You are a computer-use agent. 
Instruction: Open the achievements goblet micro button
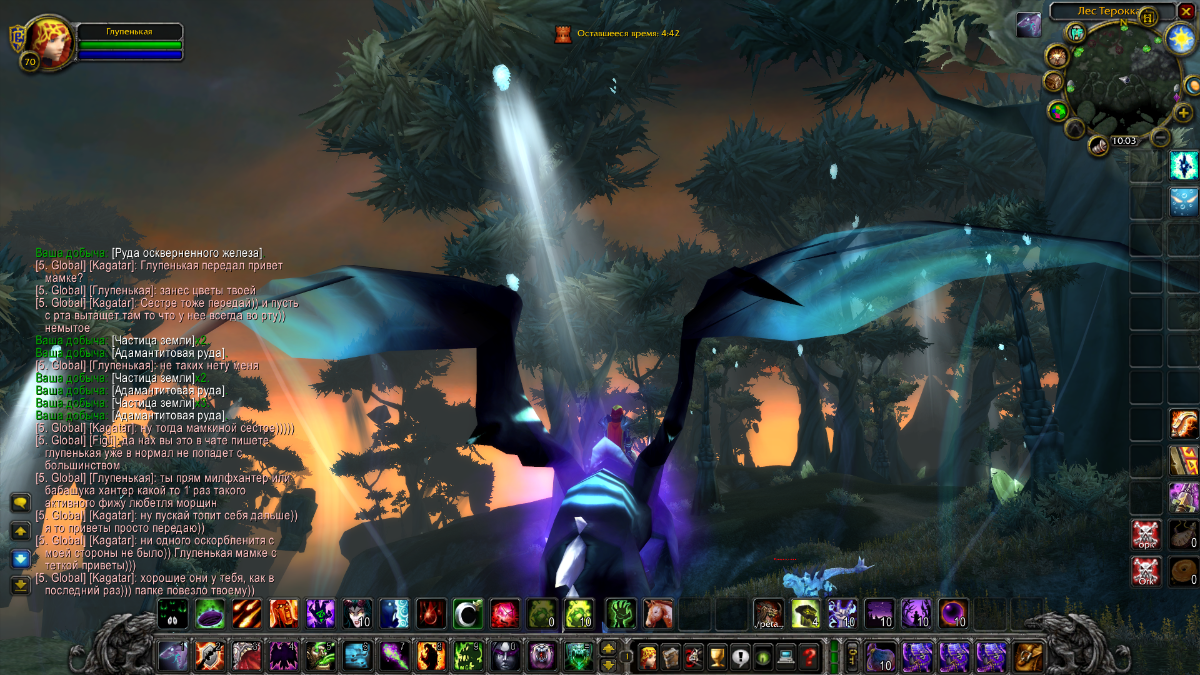(x=716, y=656)
